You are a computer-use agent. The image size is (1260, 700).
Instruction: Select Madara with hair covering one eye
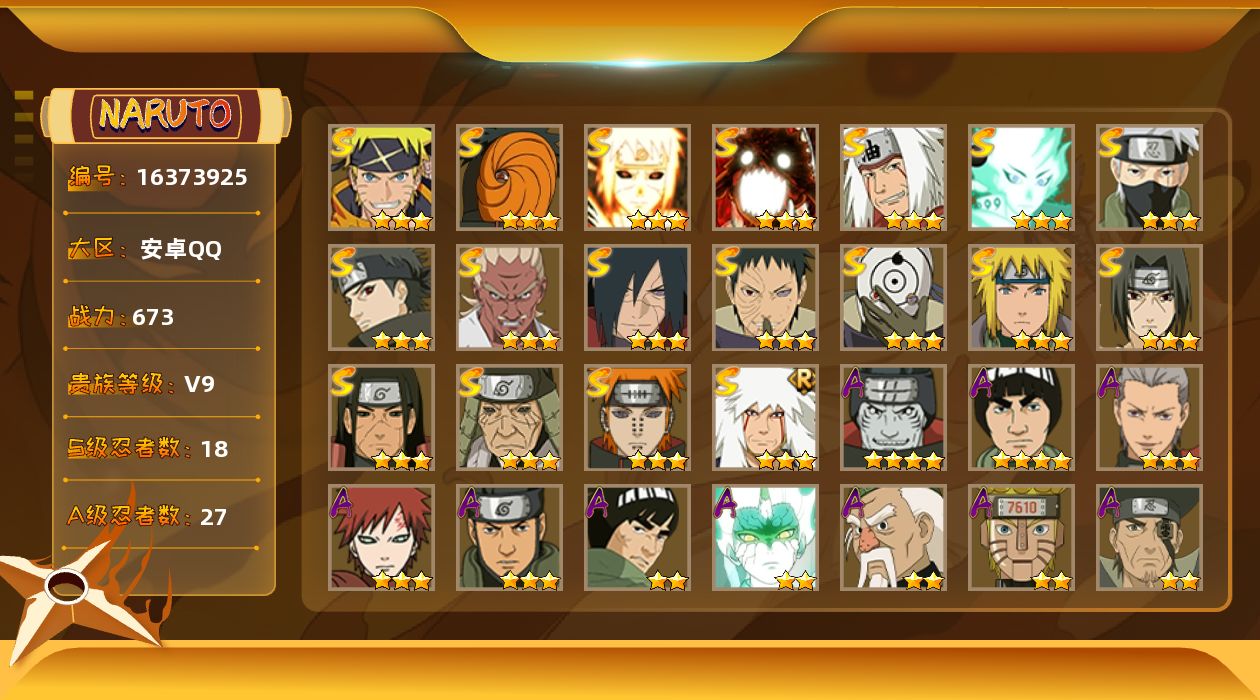[637, 297]
